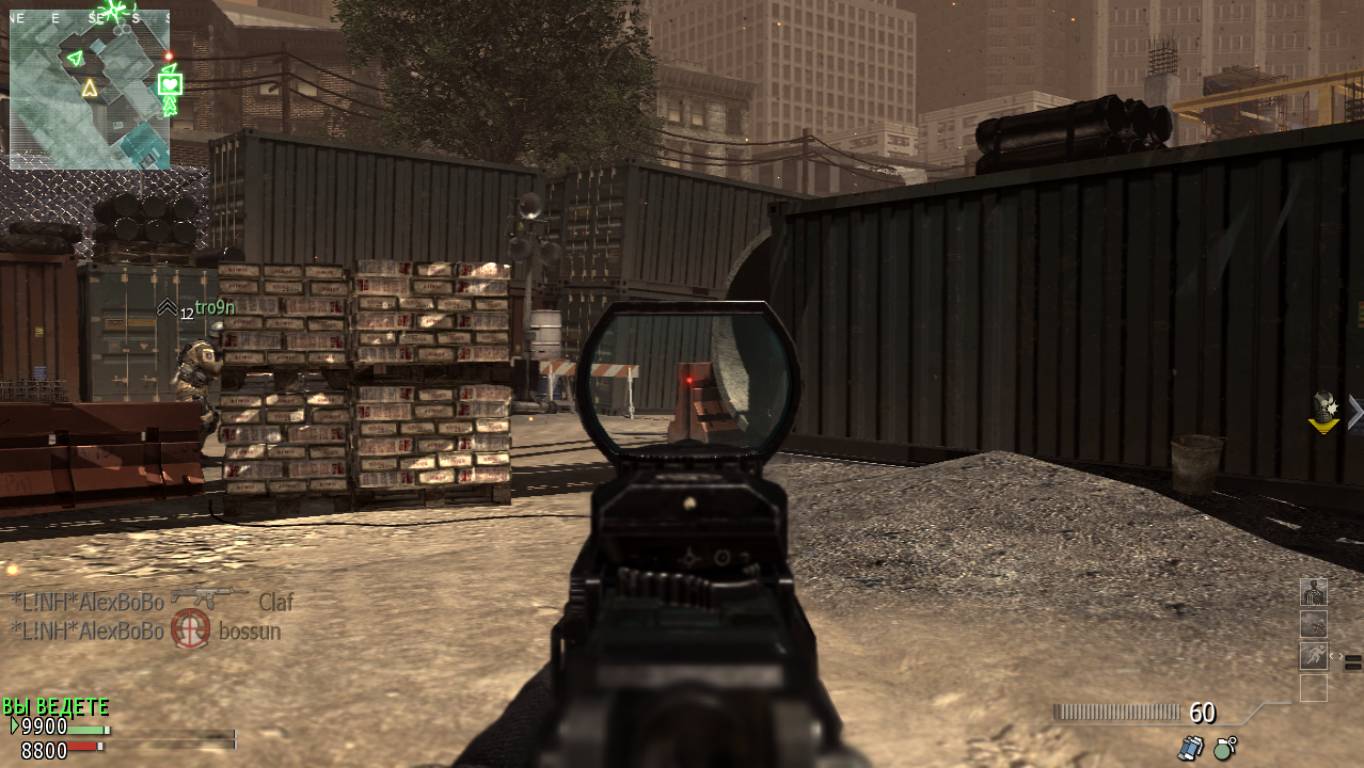This screenshot has width=1364, height=768.
Task: Click the gas mask icon with yellow chevron
Action: [x=1325, y=410]
